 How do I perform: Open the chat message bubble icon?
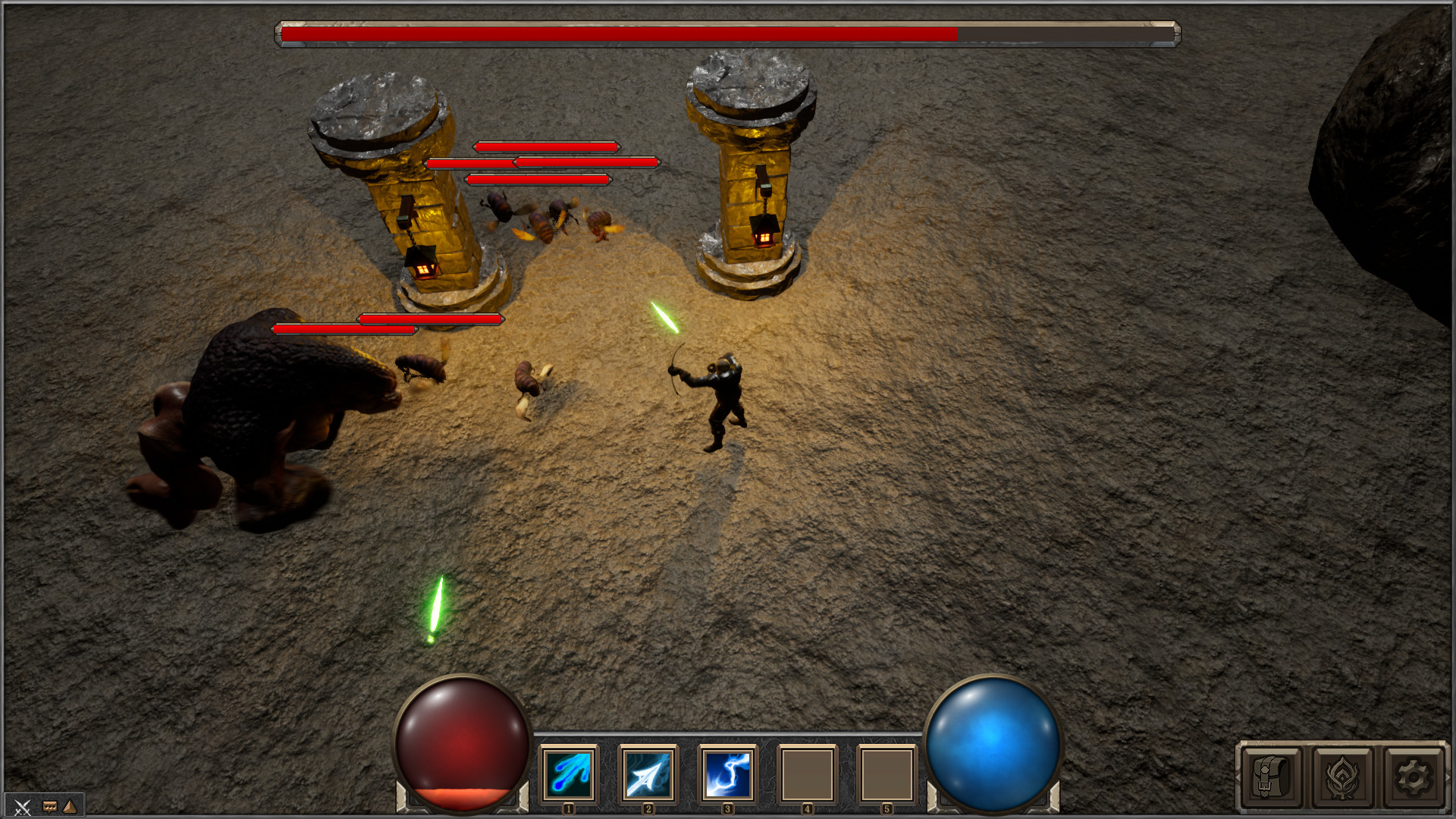click(x=49, y=806)
